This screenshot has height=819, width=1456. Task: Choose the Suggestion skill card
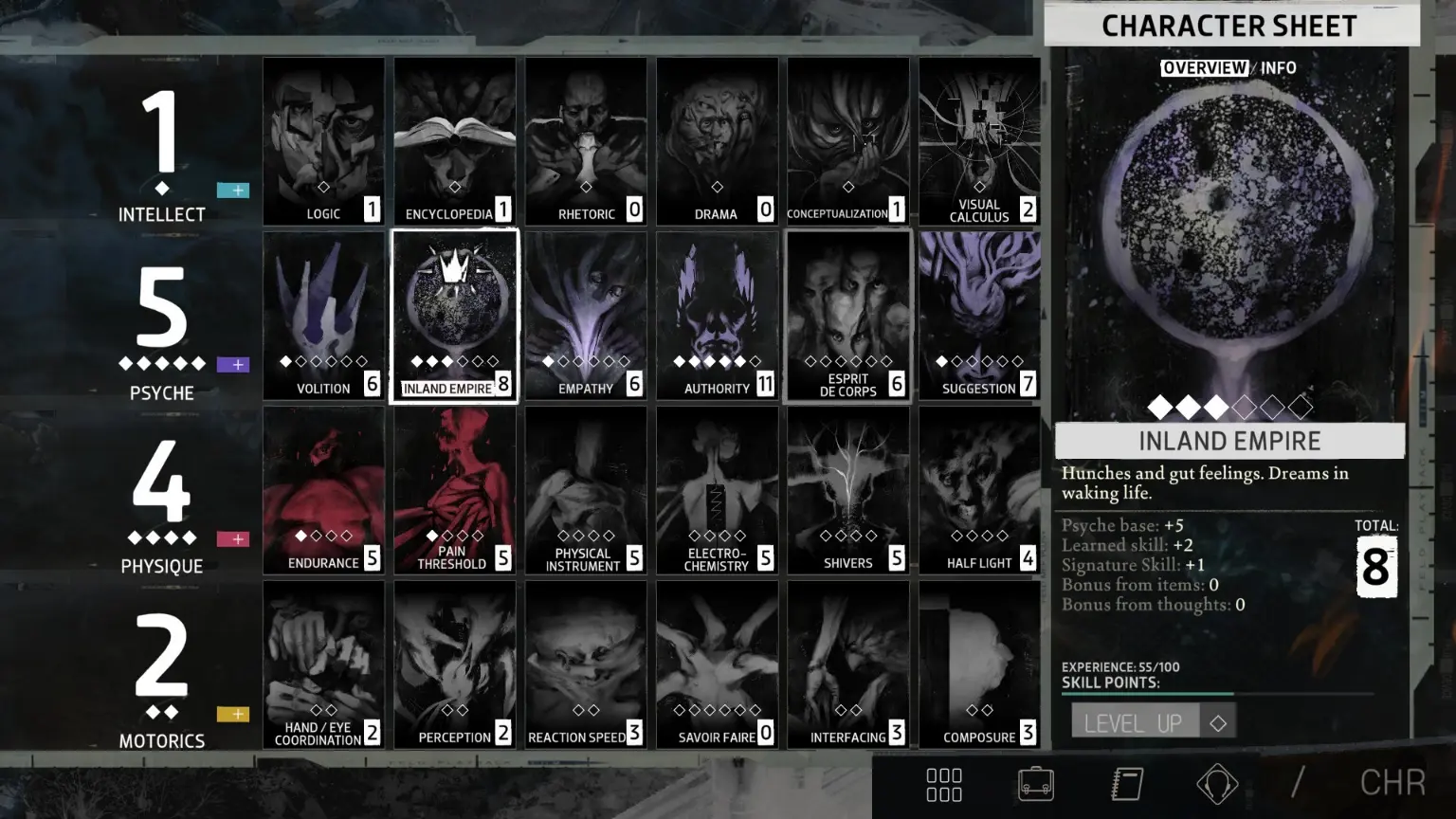979,316
